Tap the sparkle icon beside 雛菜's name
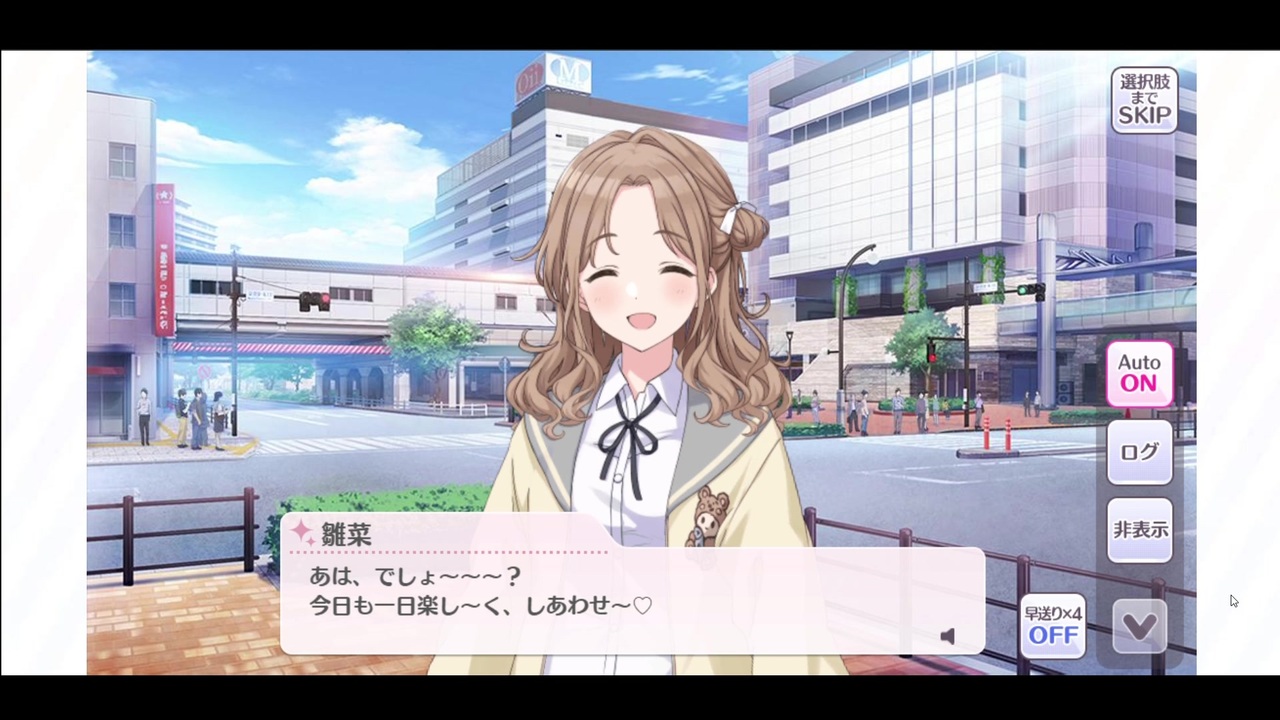 303,534
